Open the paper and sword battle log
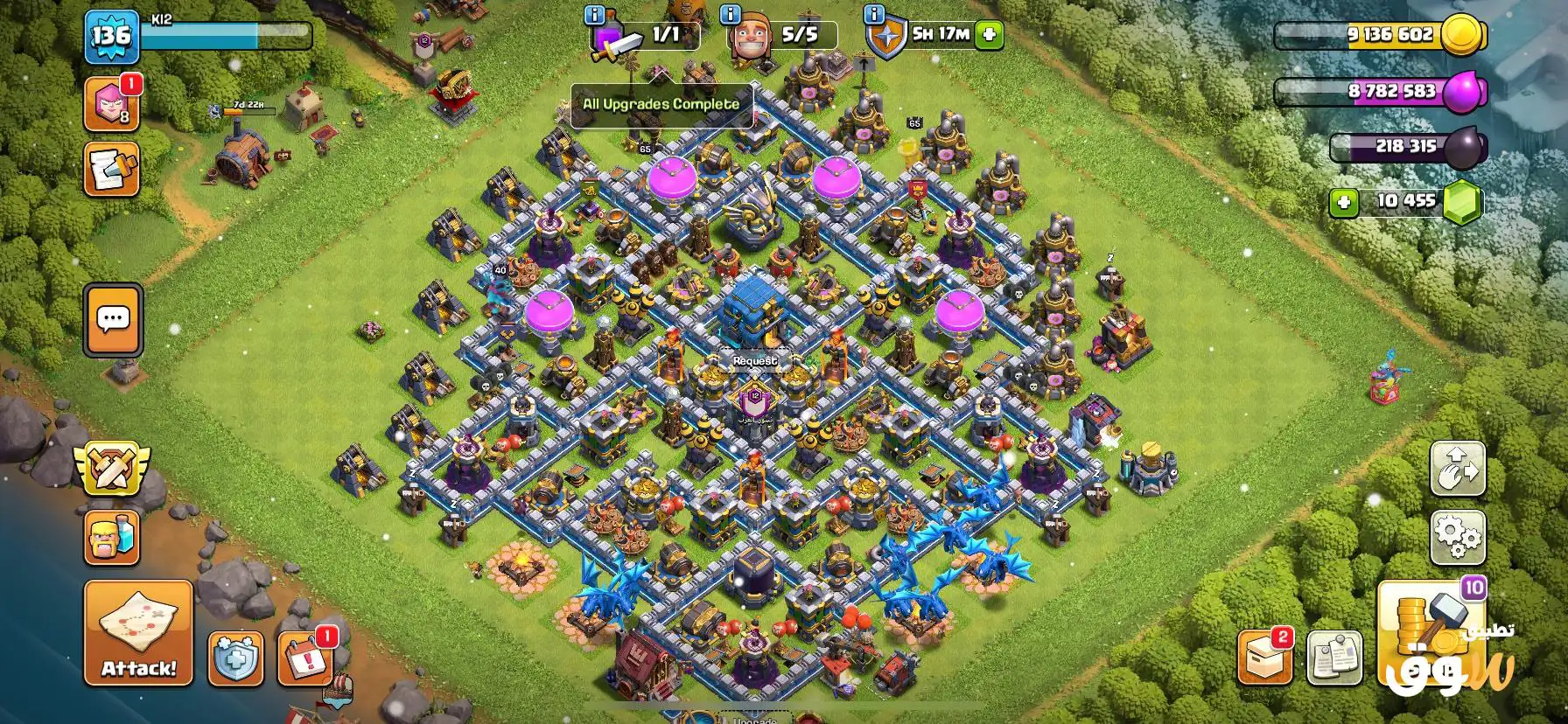This screenshot has height=724, width=1568. click(x=111, y=169)
